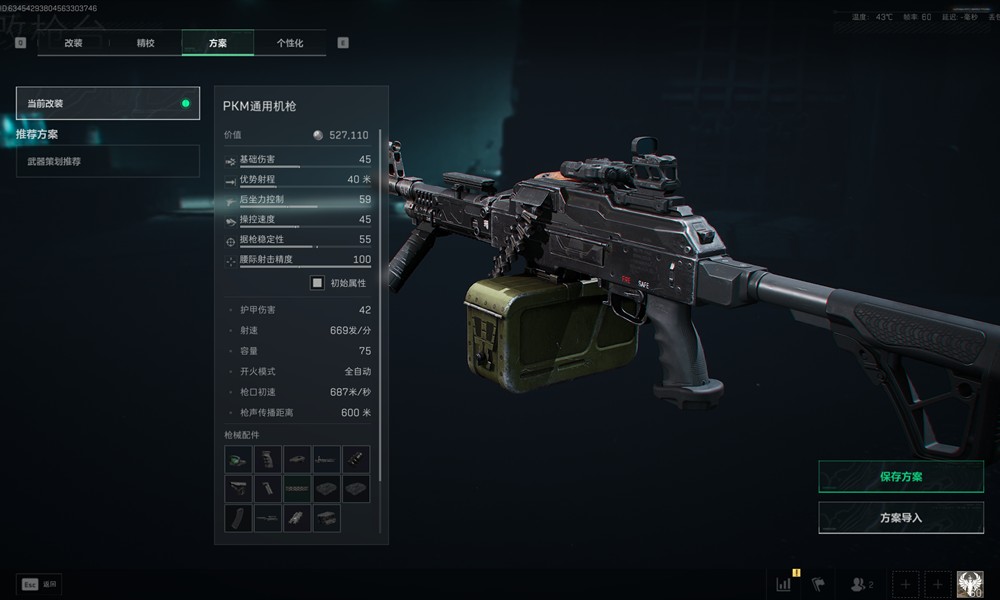Toggle the 初始属性 checkbox

click(x=317, y=283)
